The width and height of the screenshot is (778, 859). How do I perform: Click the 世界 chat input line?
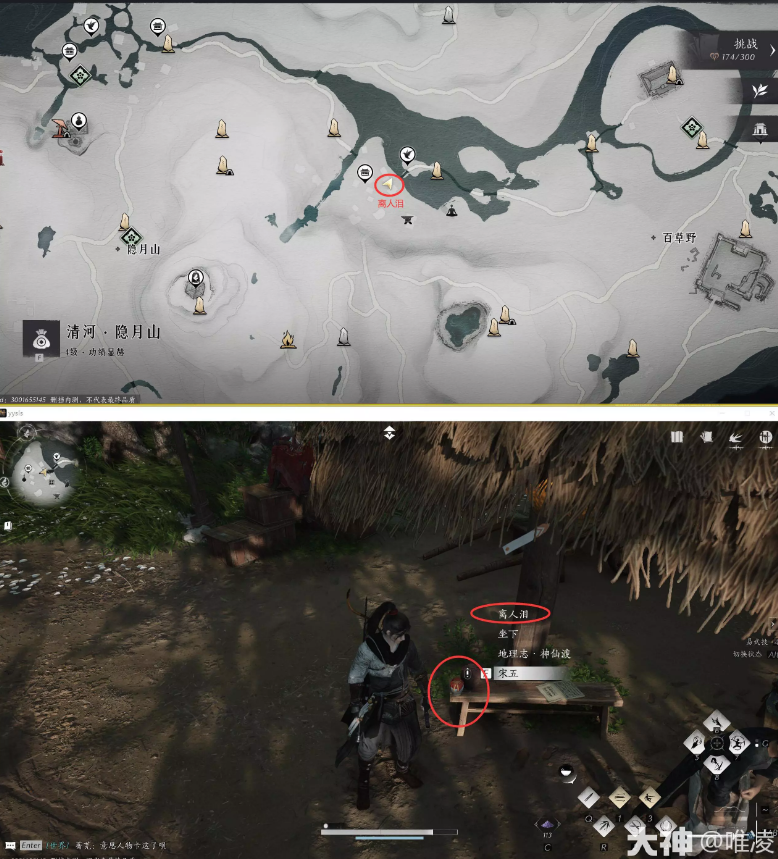100,845
